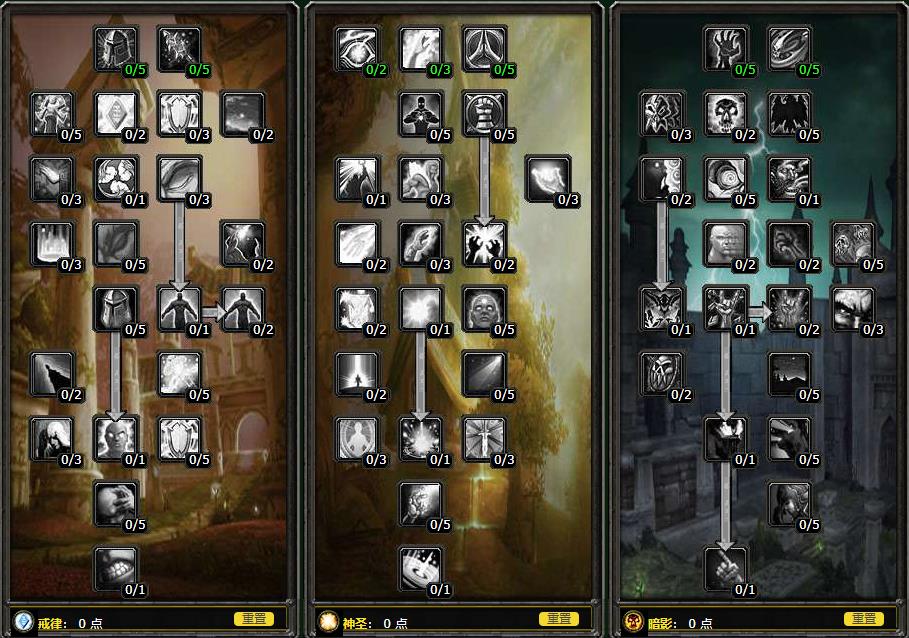Choose the Spirit of Redemption talent

[x=421, y=307]
